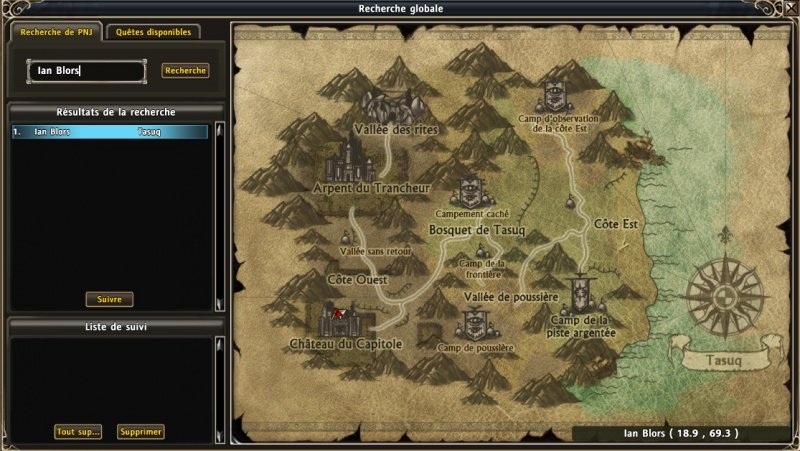This screenshot has height=451, width=800.
Task: Click the Tout sup... button
Action: click(x=78, y=432)
